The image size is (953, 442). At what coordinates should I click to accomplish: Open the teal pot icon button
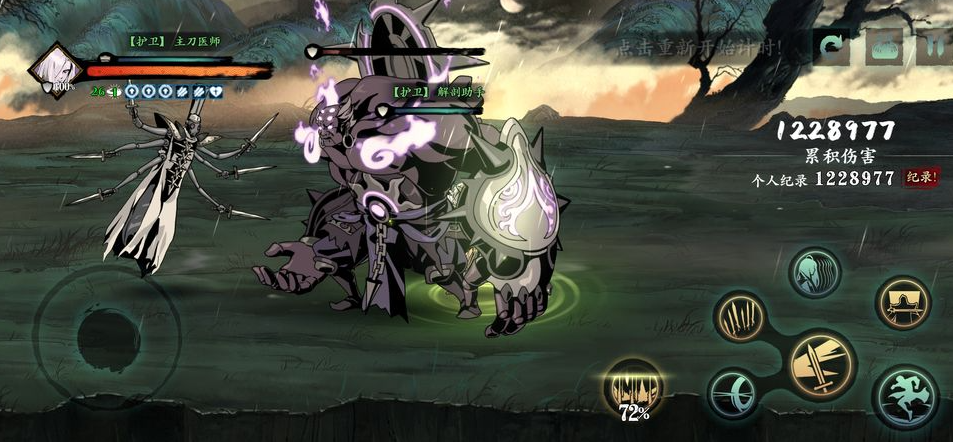[885, 47]
